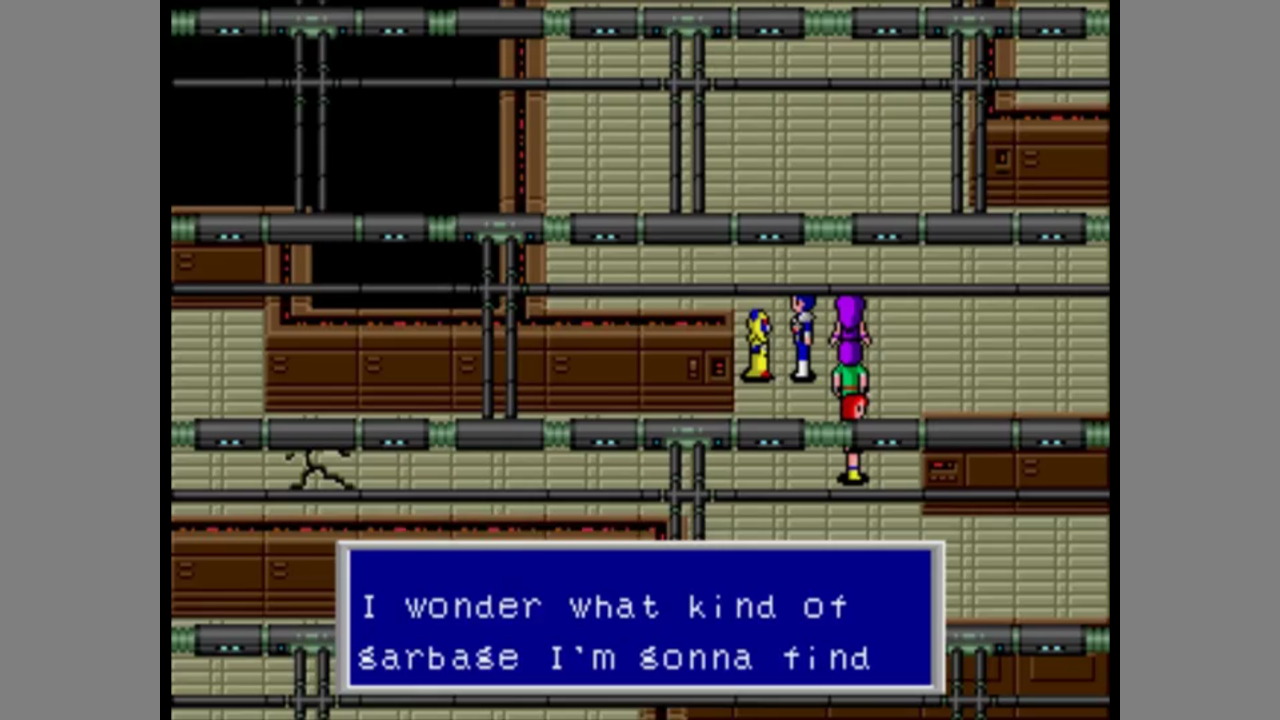Advance the blue dialogue text box
The image size is (1280, 720).
point(640,618)
